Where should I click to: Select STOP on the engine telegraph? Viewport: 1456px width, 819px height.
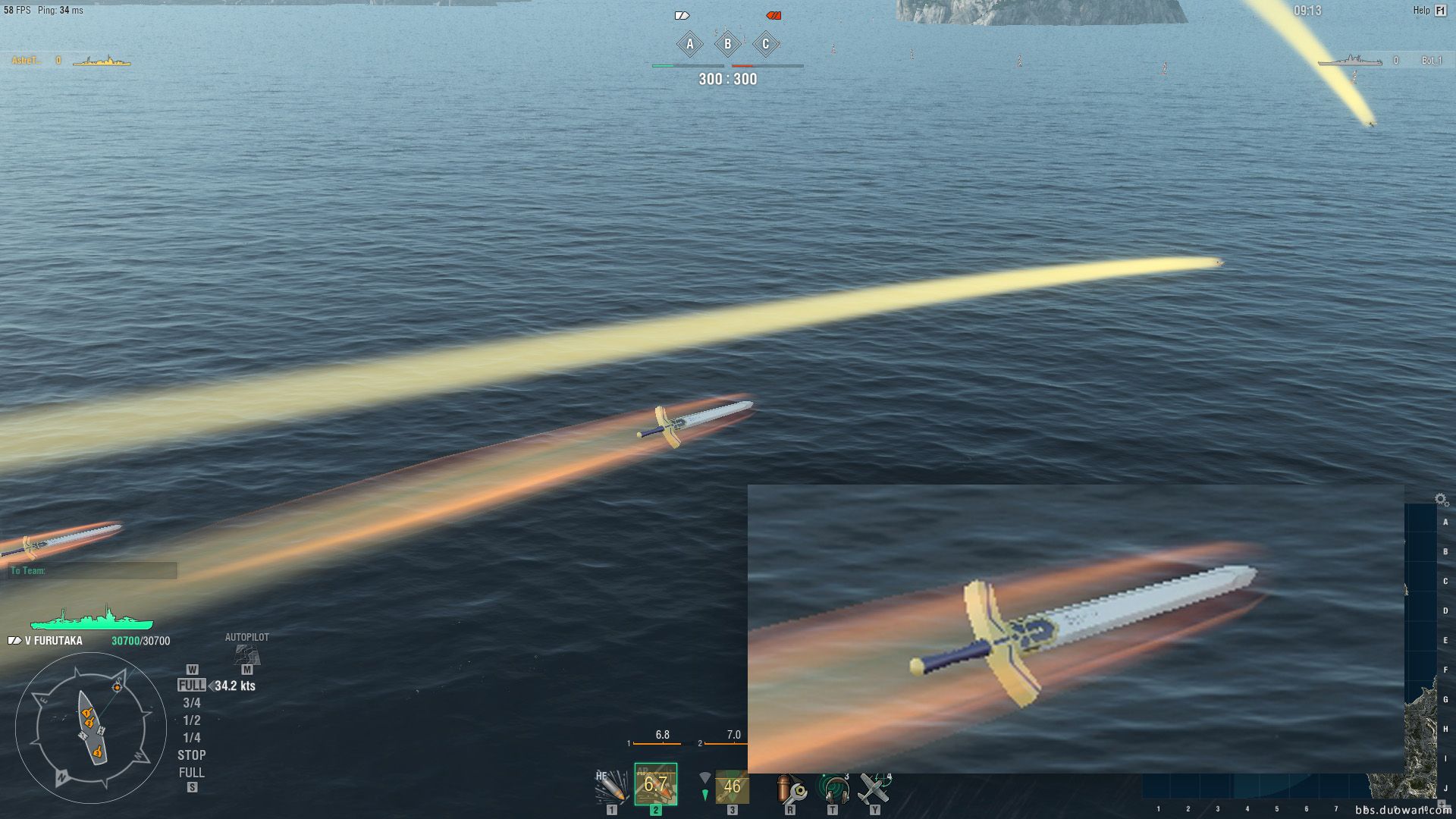192,755
